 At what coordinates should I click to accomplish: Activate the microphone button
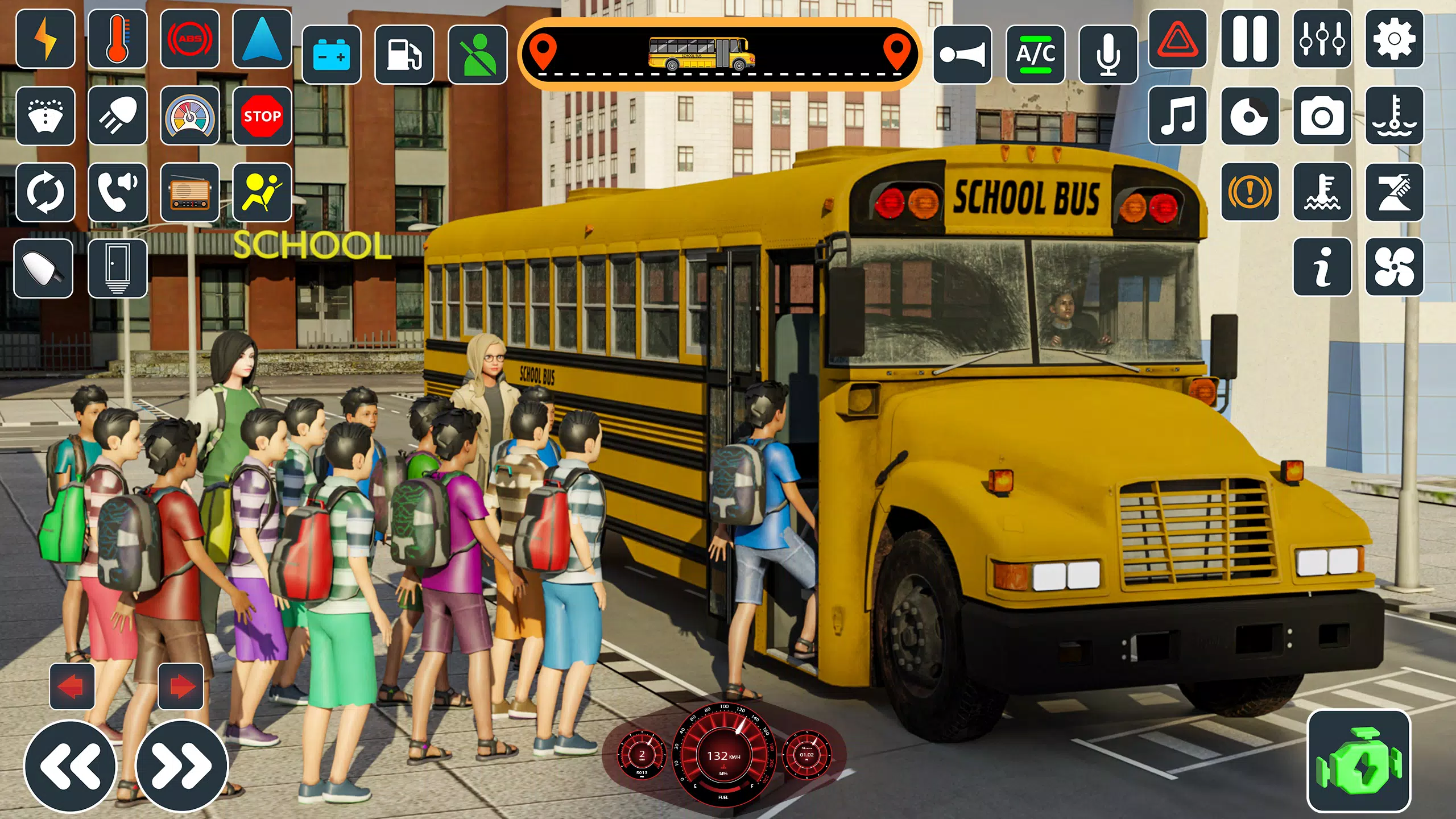1108,55
